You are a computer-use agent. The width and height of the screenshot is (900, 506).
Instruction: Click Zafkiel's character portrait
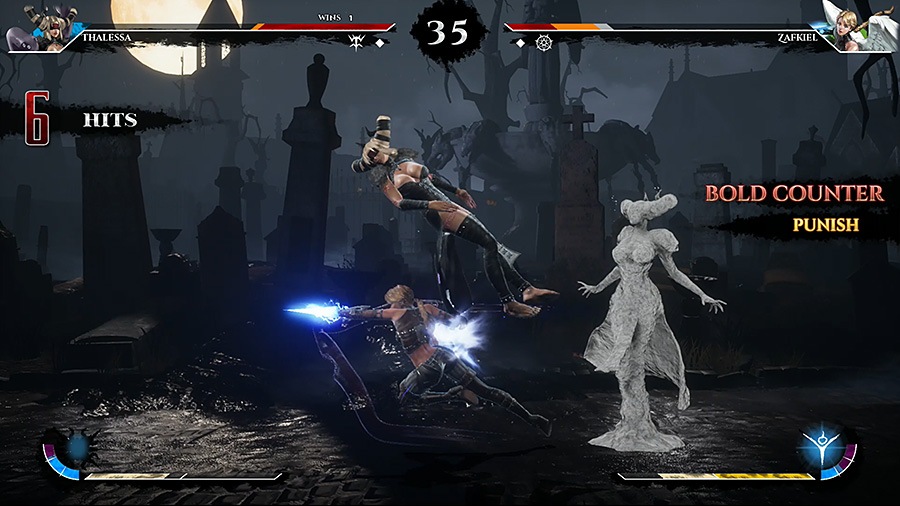tap(860, 26)
